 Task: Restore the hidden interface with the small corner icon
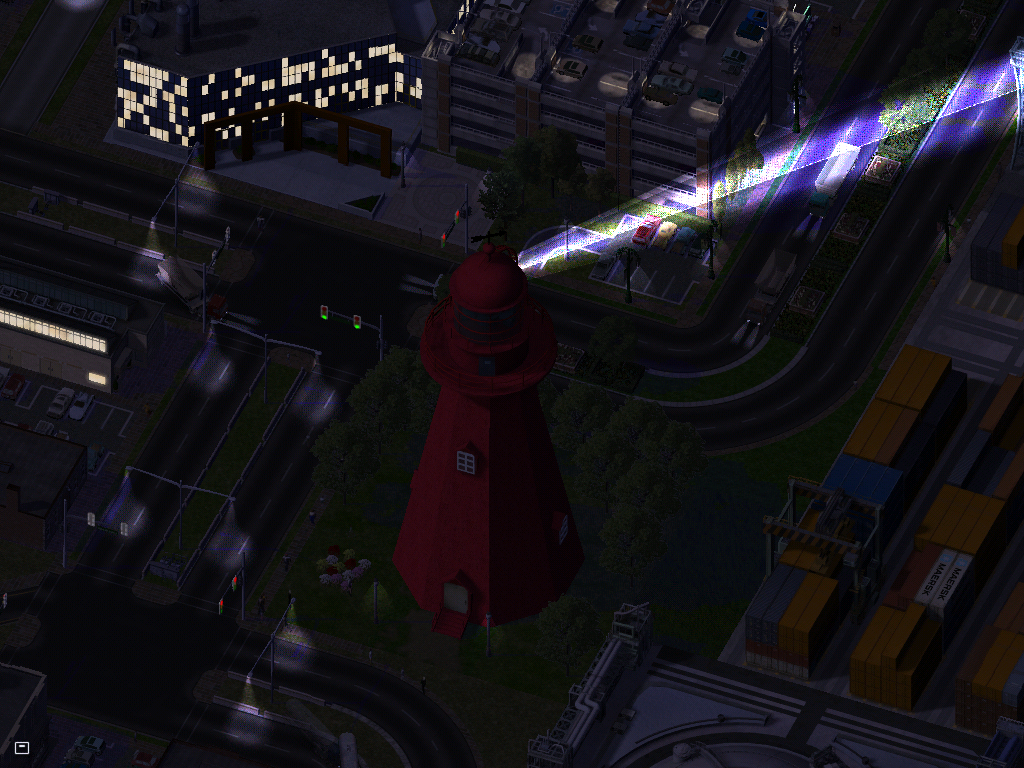pyautogui.click(x=22, y=746)
